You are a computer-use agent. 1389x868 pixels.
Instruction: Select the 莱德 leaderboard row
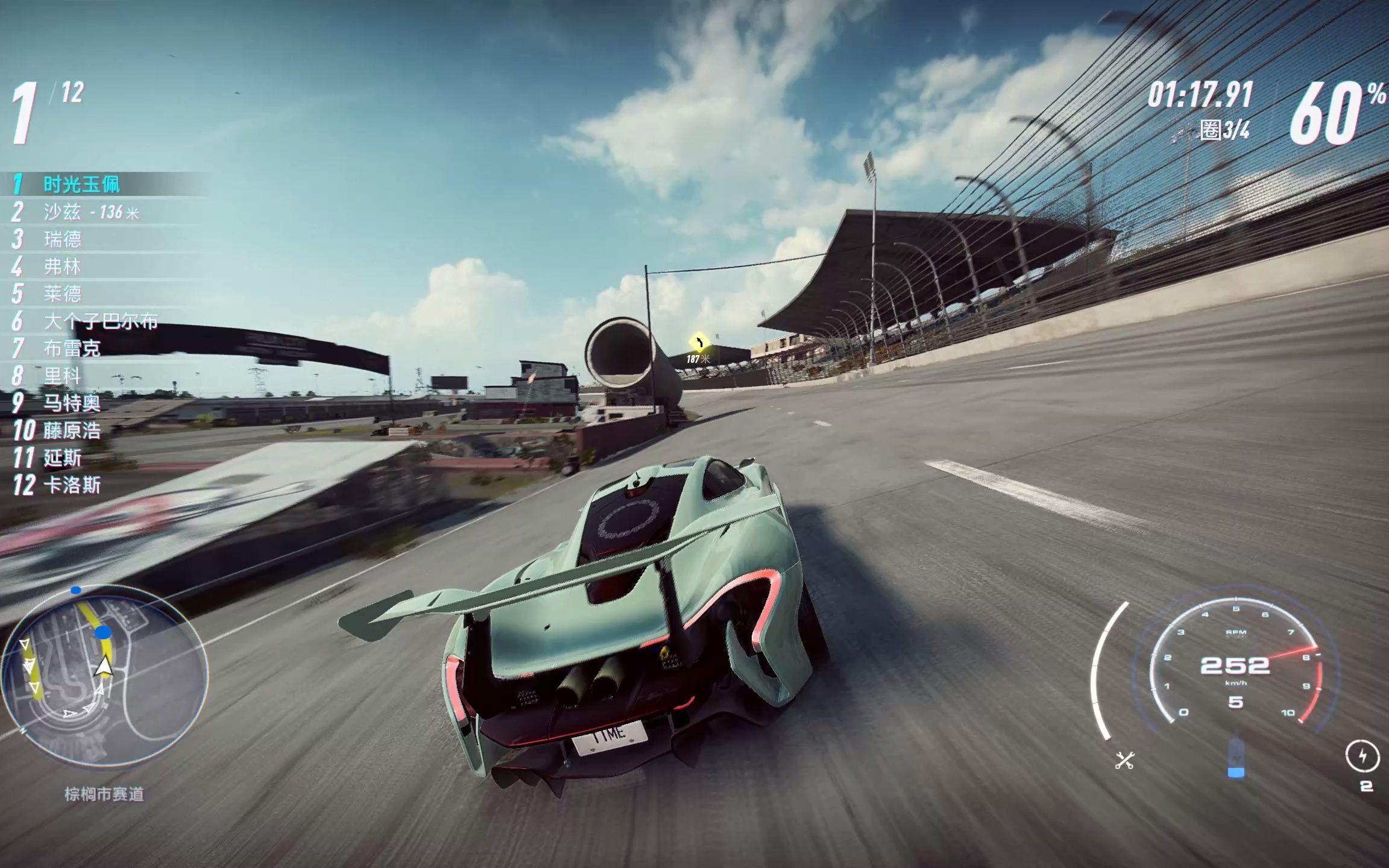[63, 294]
